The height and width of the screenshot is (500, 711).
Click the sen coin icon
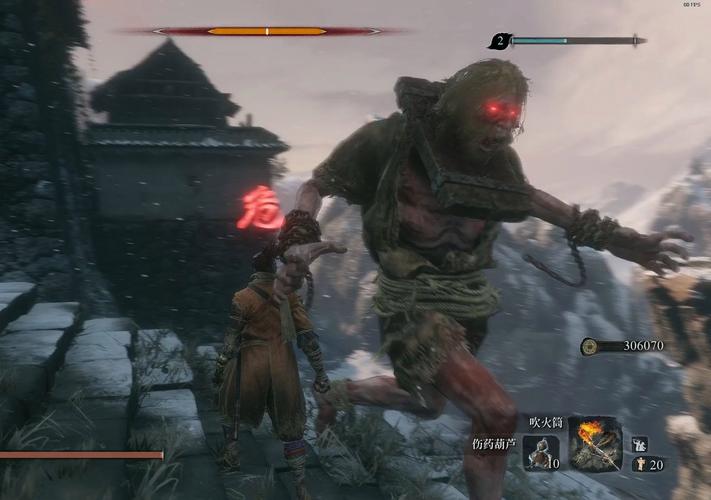click(591, 346)
